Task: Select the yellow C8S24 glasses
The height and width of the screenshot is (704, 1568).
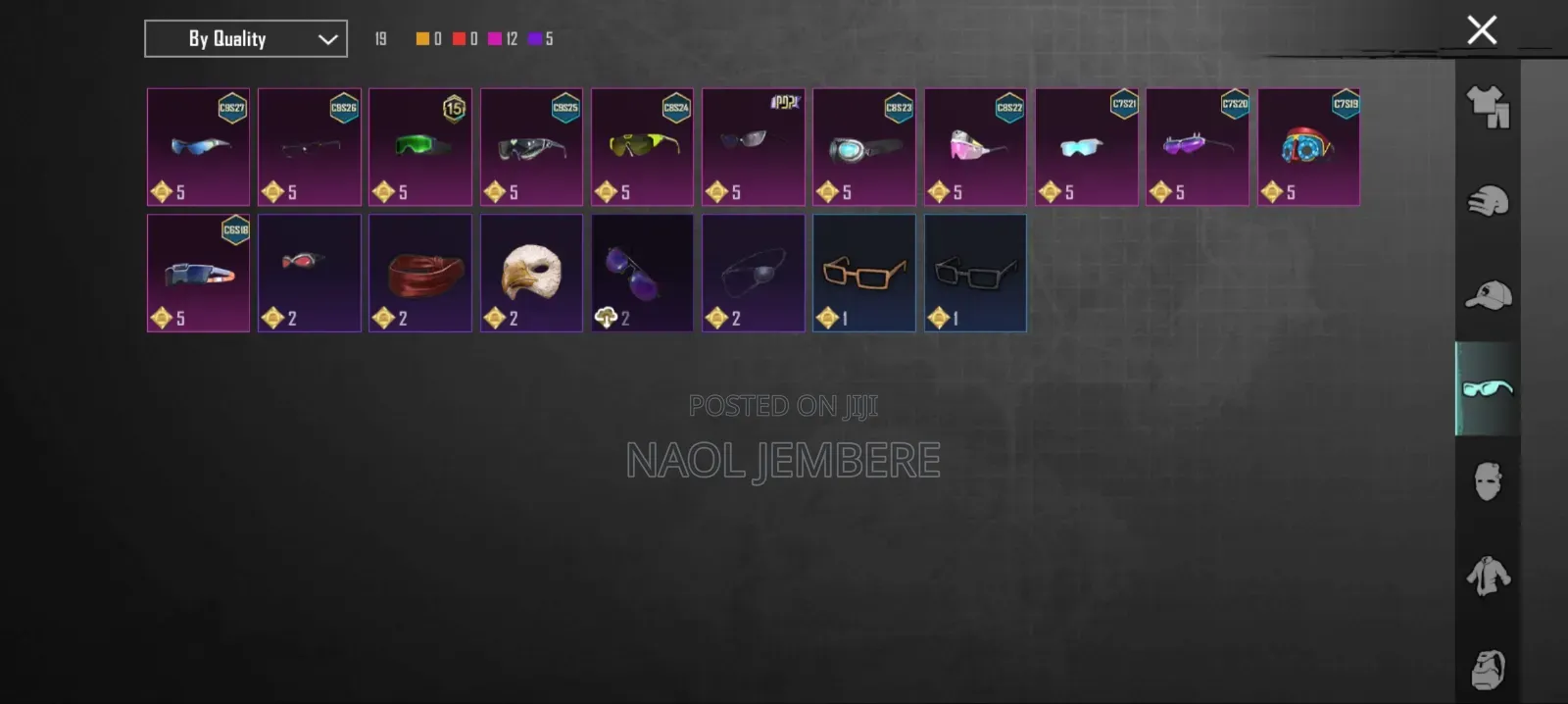Action: click(x=642, y=147)
